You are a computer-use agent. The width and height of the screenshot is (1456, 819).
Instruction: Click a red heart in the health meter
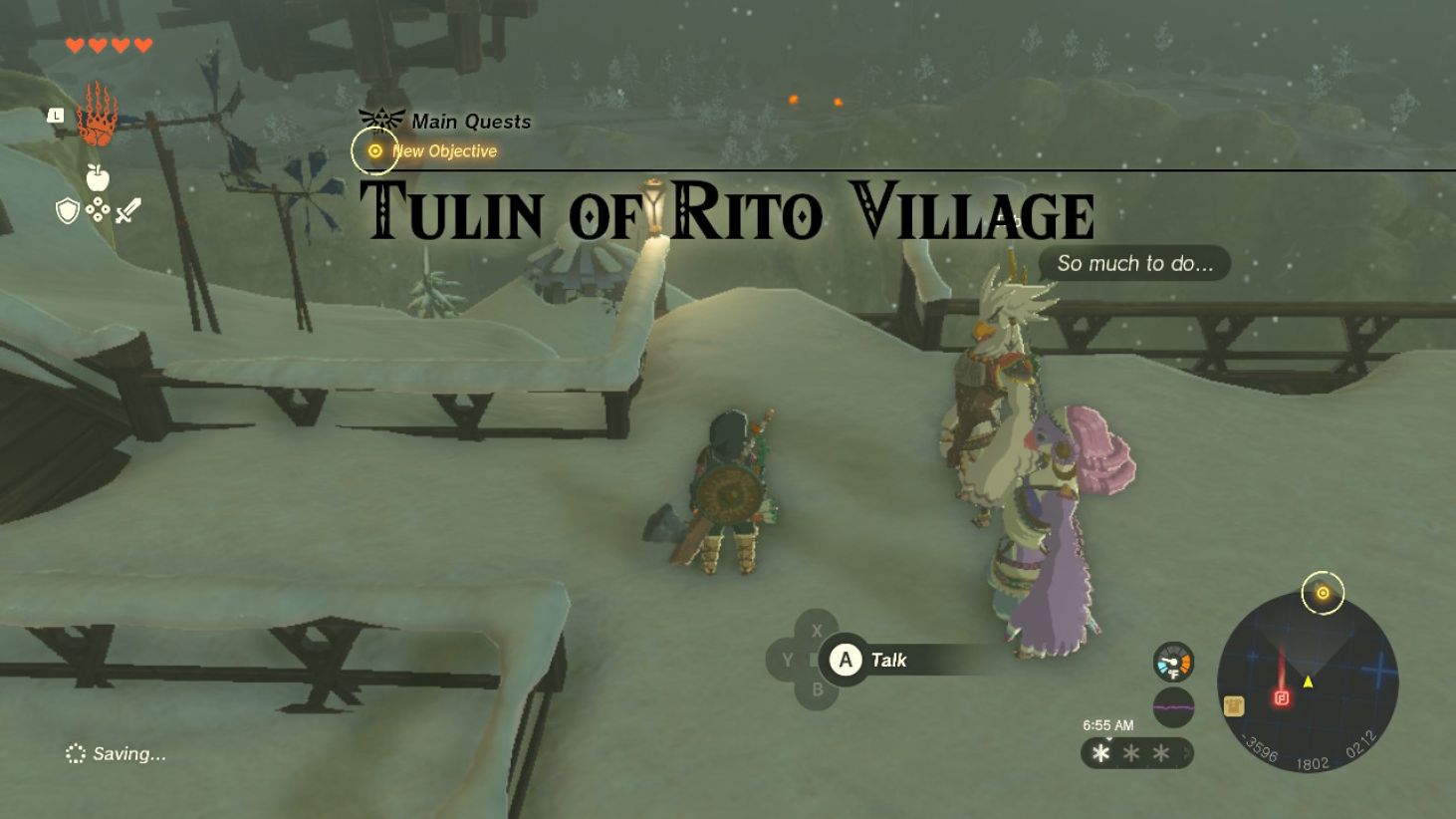(73, 44)
